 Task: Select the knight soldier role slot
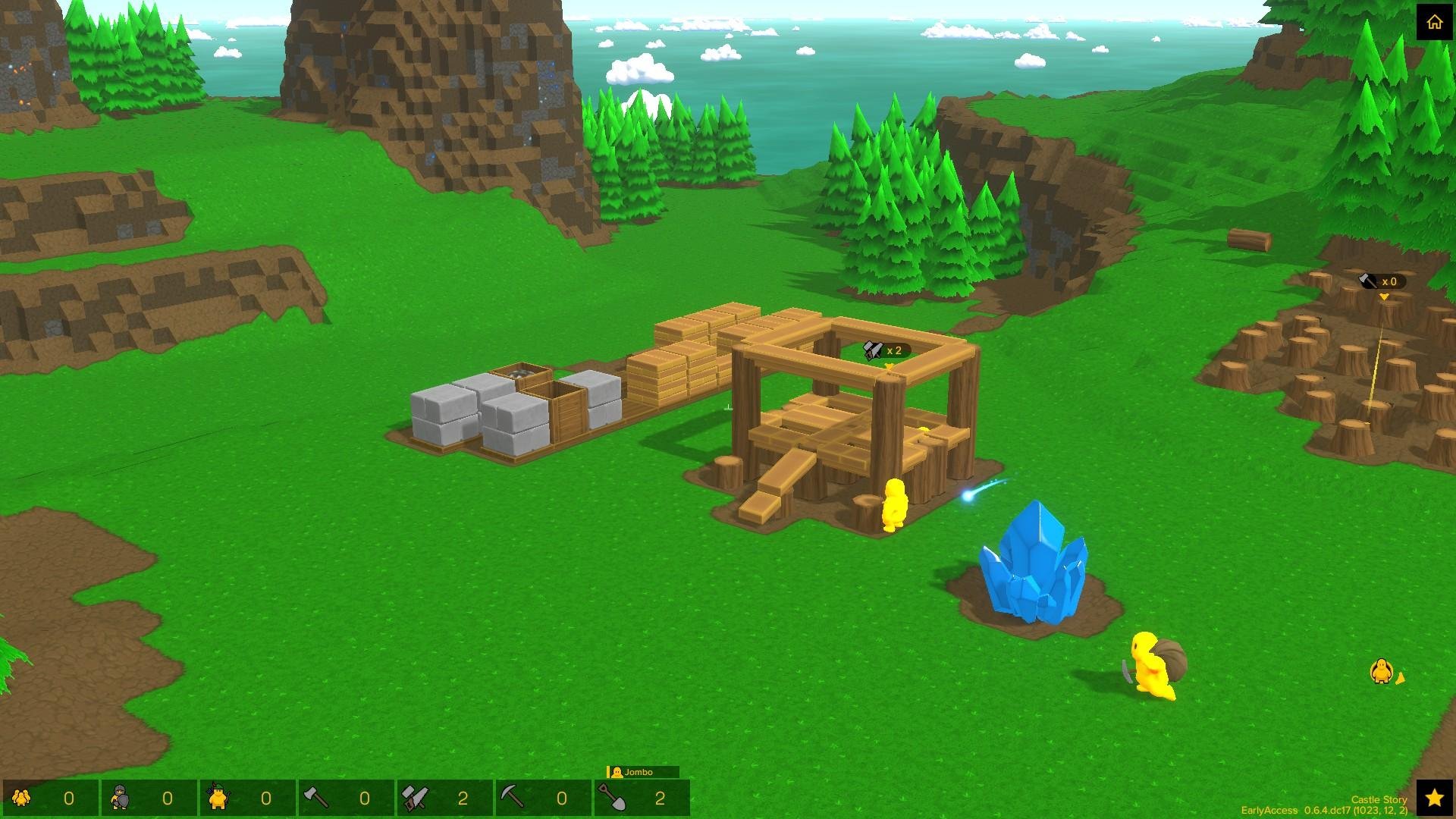(149, 798)
